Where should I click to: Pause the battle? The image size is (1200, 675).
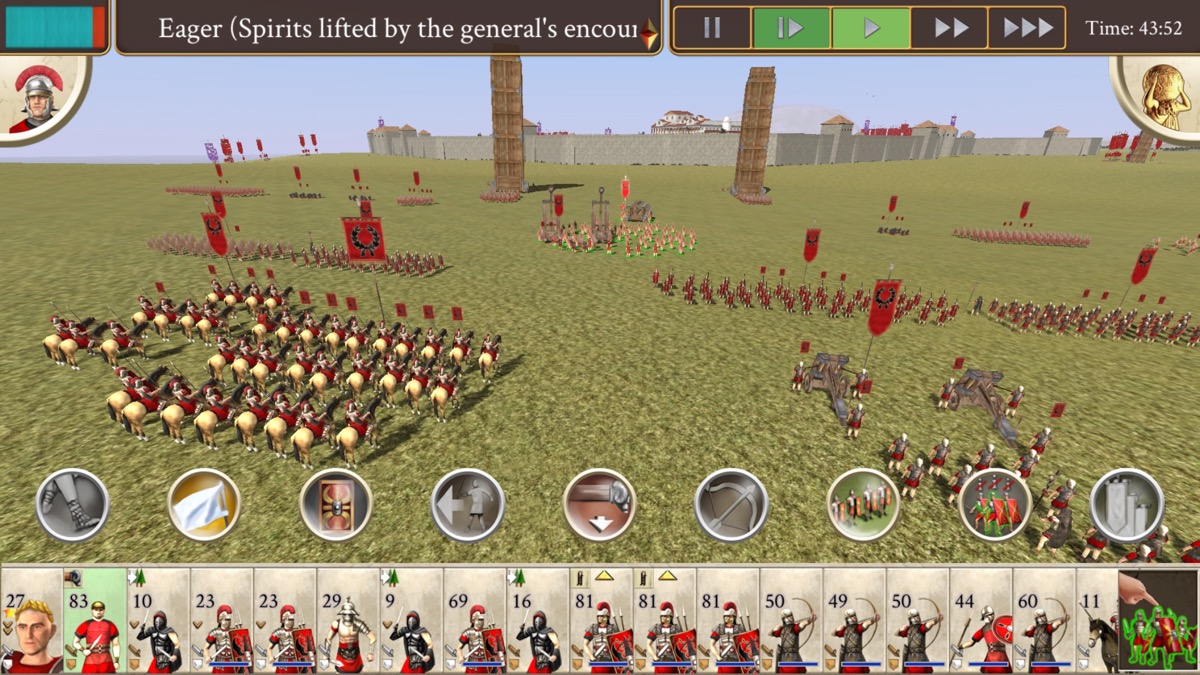click(712, 28)
